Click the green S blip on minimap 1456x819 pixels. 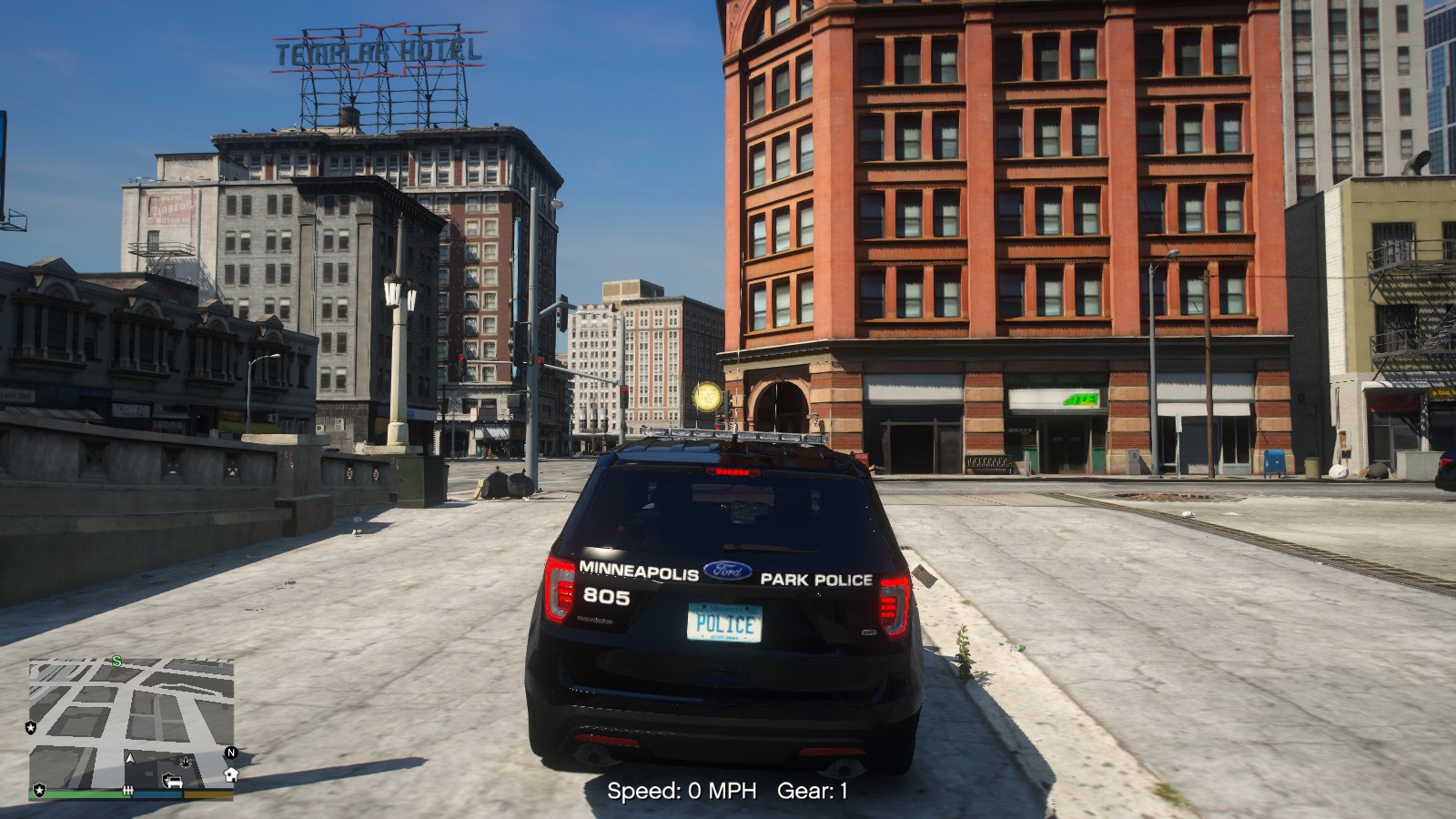pyautogui.click(x=117, y=661)
